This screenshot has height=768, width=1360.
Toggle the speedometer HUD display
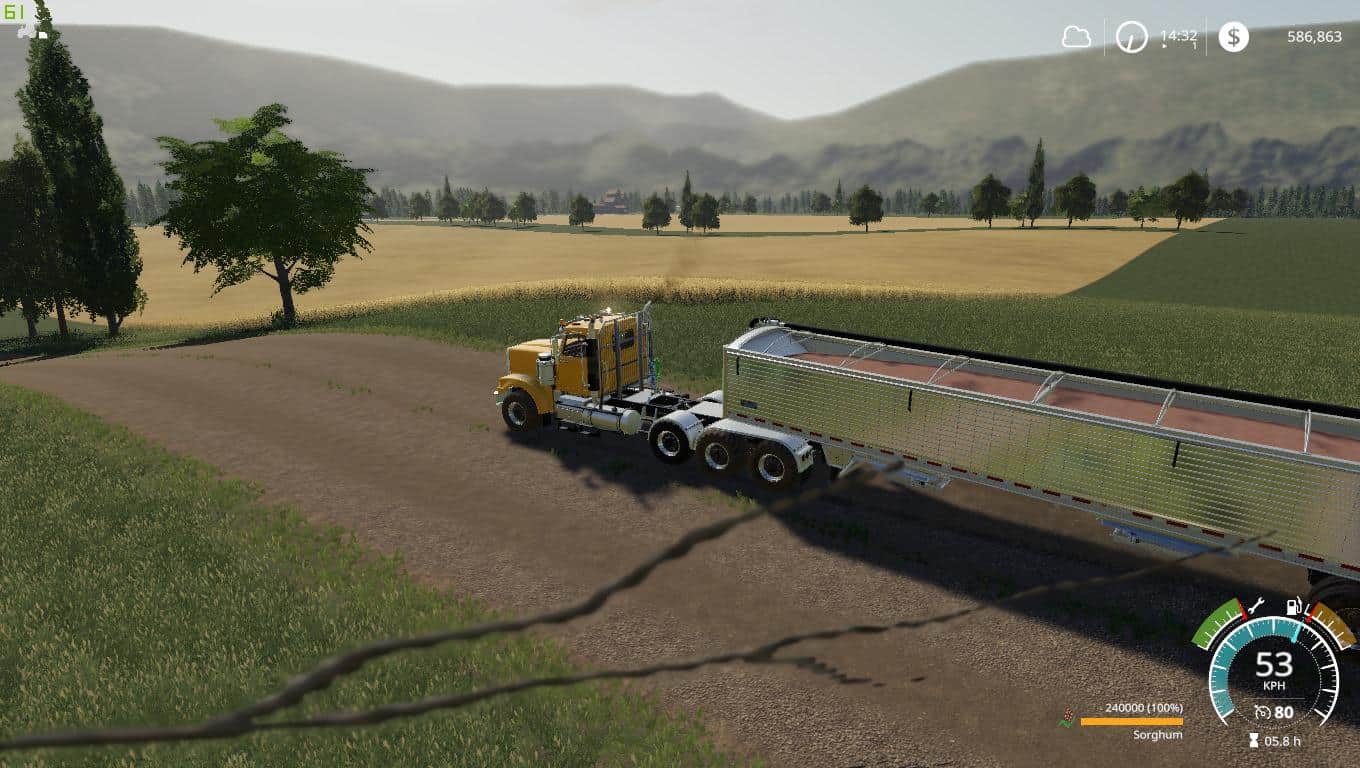pos(1275,668)
